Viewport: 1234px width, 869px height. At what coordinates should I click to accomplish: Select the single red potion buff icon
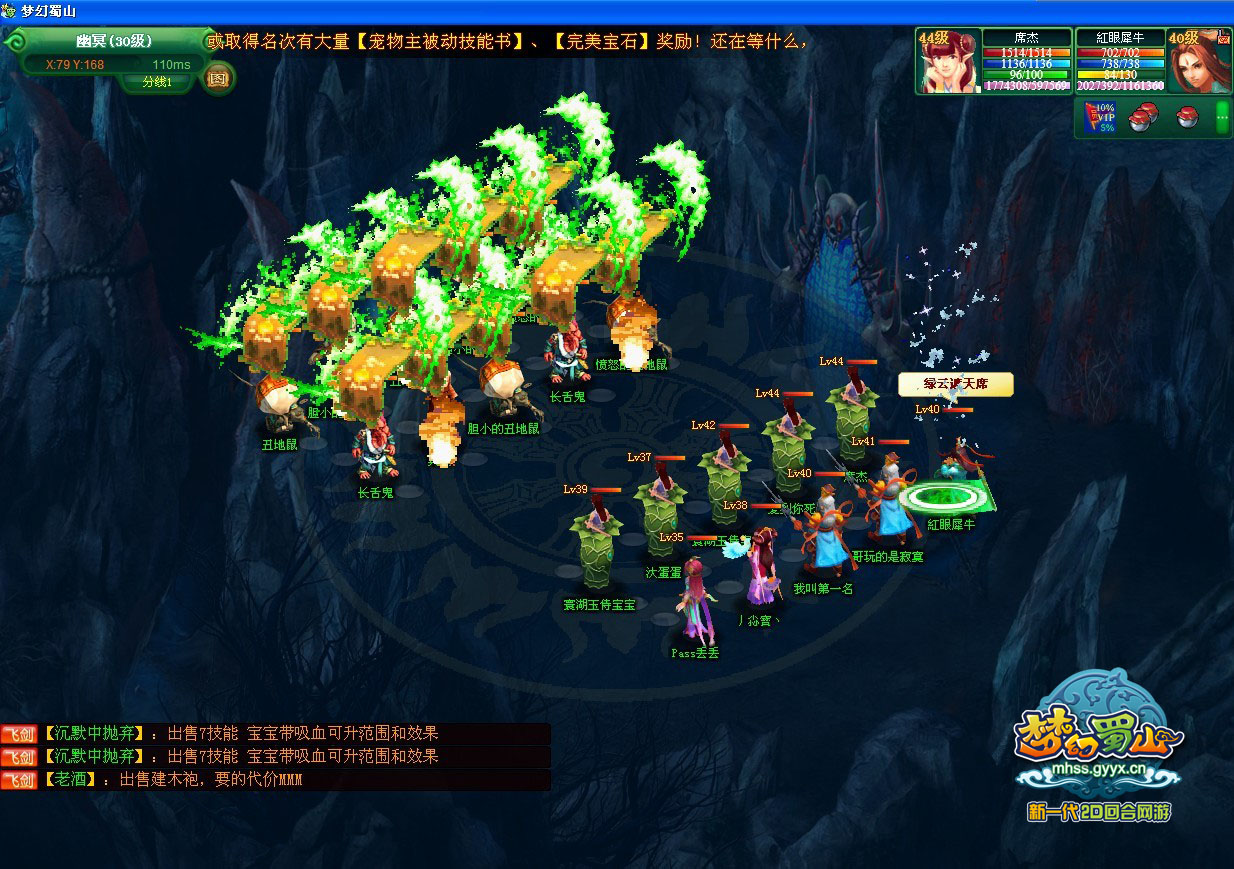click(1187, 118)
